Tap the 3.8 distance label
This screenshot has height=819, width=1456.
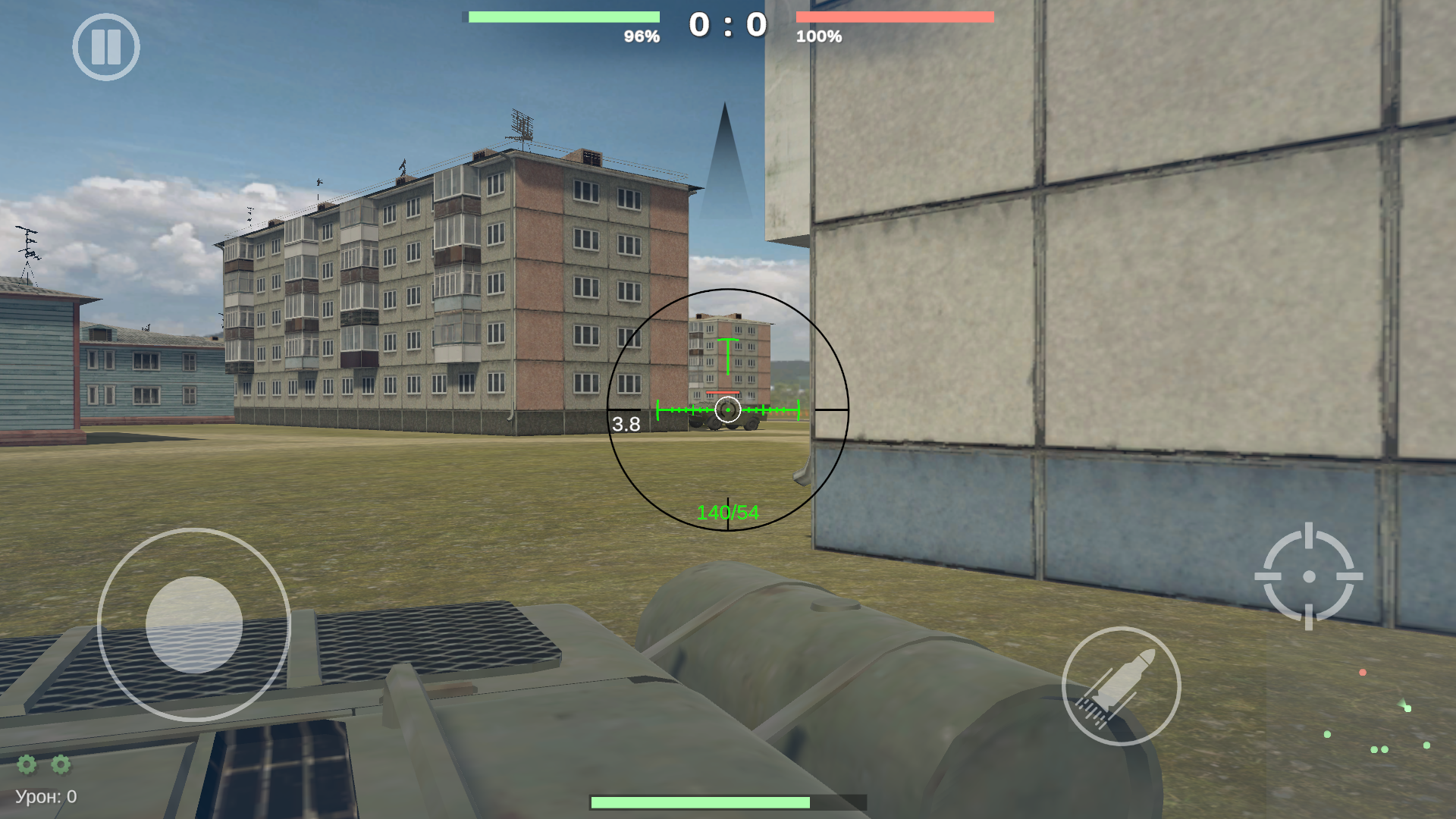coord(626,425)
